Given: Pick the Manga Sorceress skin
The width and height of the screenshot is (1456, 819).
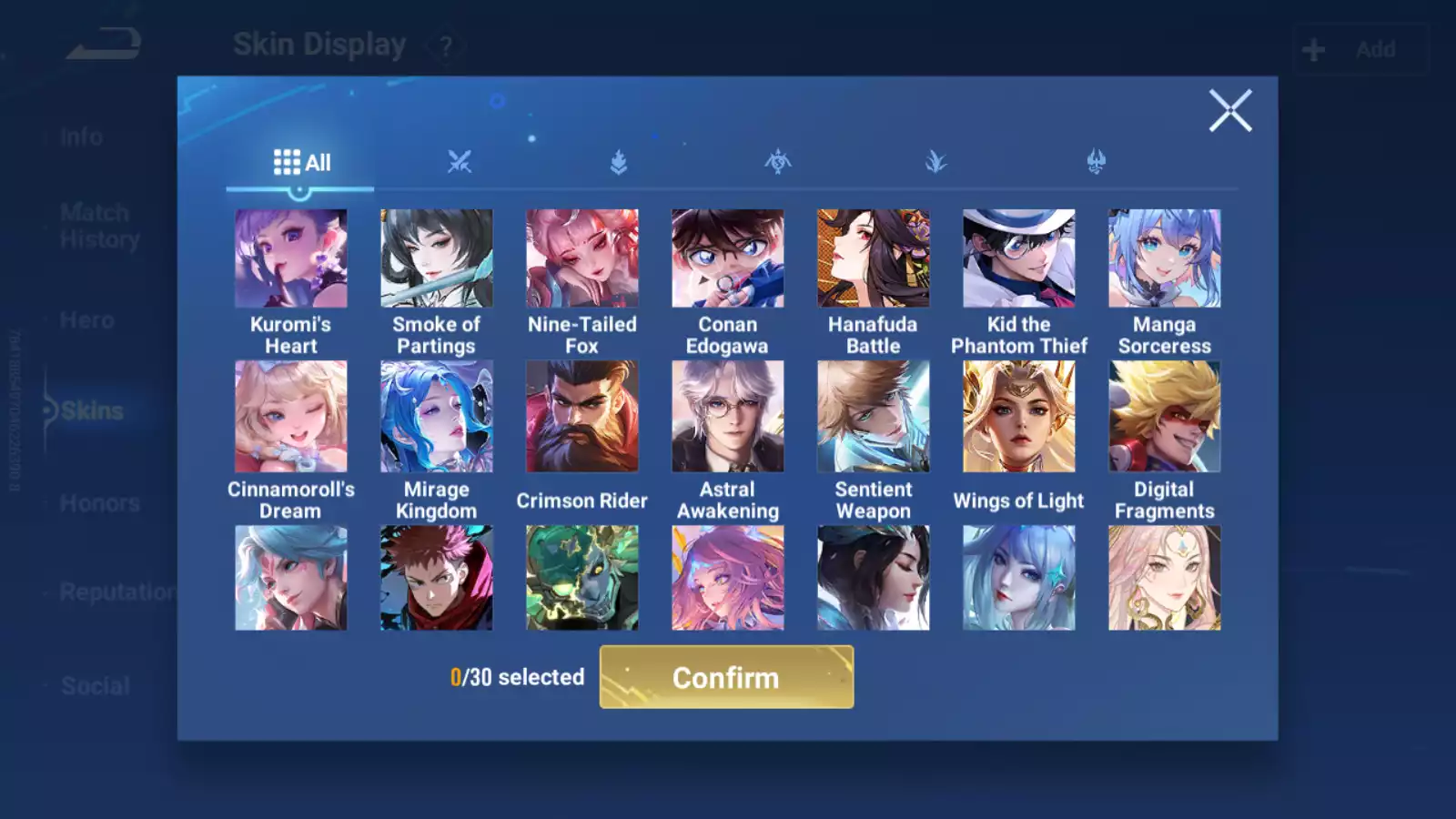Looking at the screenshot, I should click(1164, 258).
